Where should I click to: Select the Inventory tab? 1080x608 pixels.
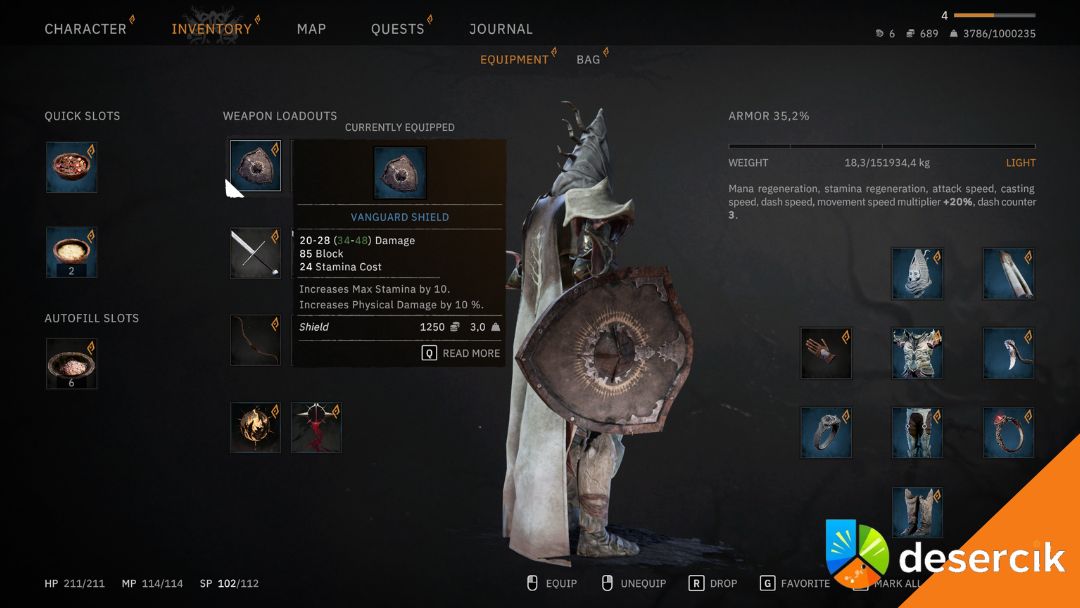point(211,29)
